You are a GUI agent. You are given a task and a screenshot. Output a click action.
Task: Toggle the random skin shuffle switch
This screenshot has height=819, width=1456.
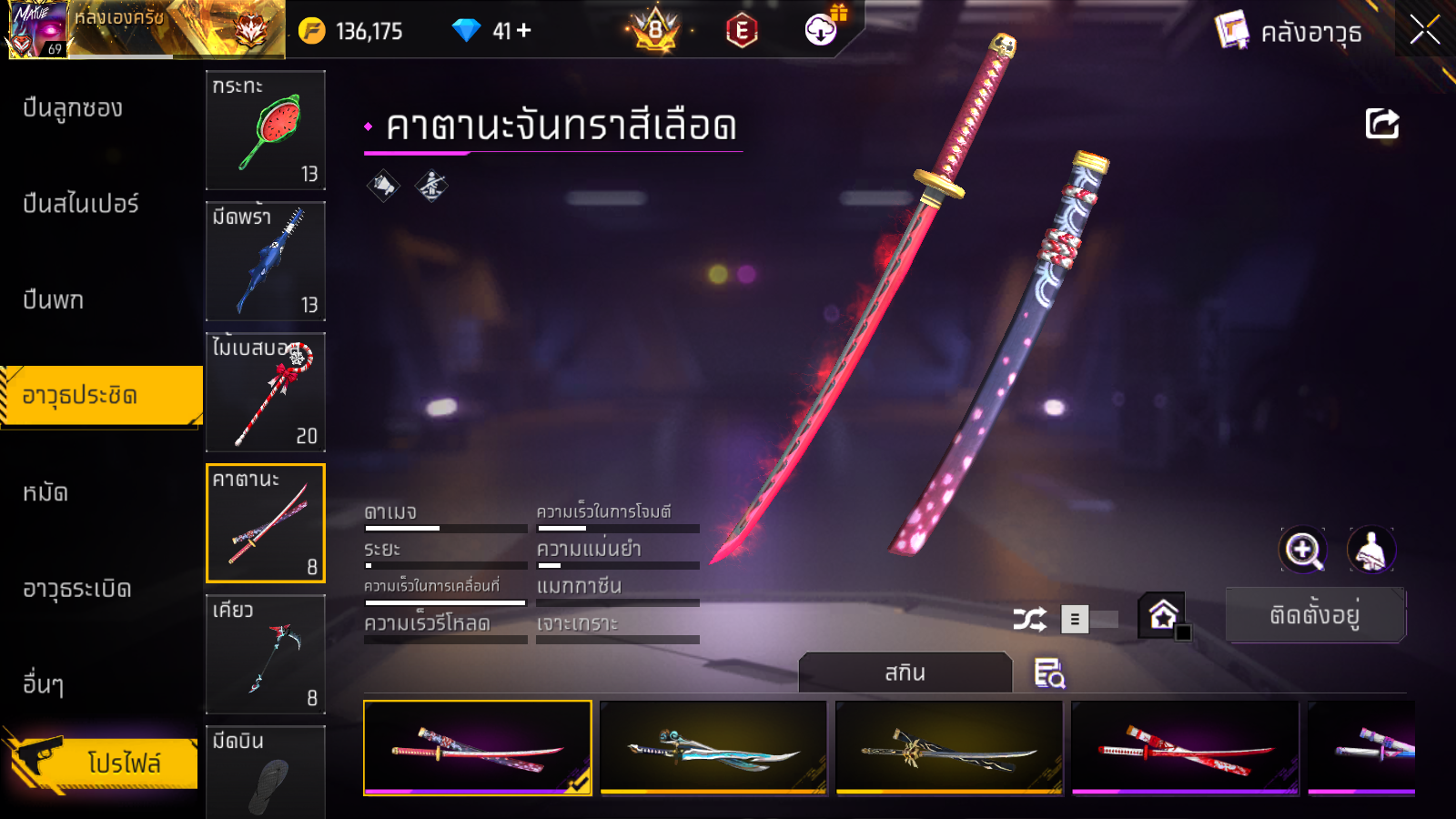[1088, 620]
